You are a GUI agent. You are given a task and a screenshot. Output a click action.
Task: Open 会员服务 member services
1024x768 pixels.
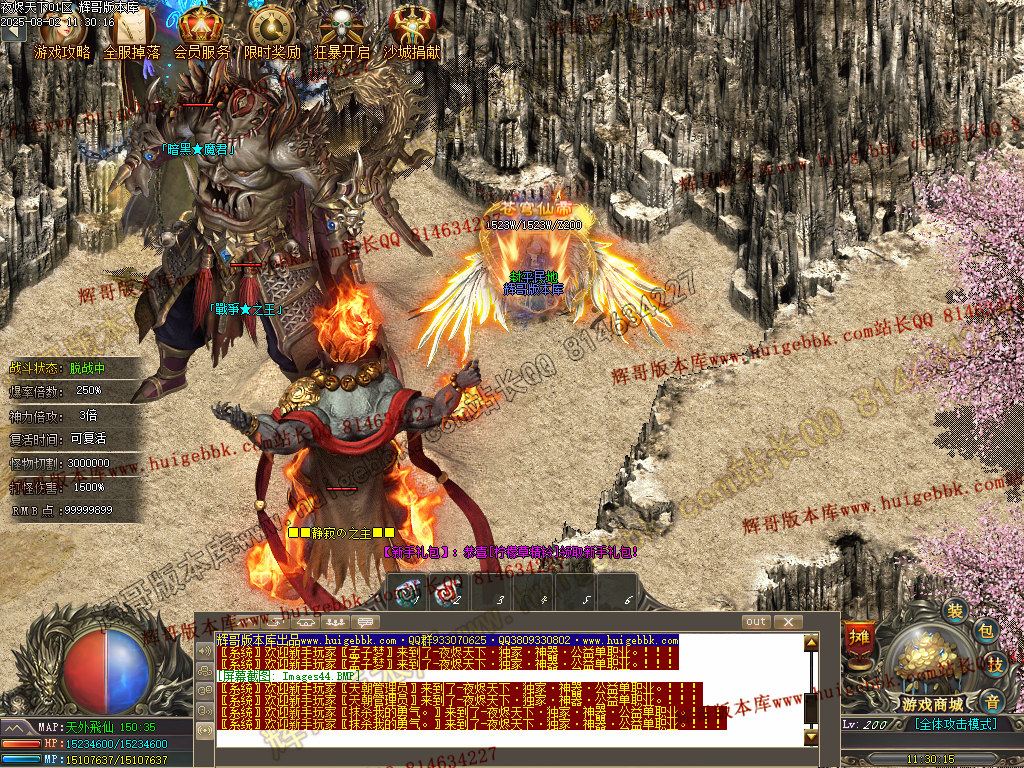point(201,30)
